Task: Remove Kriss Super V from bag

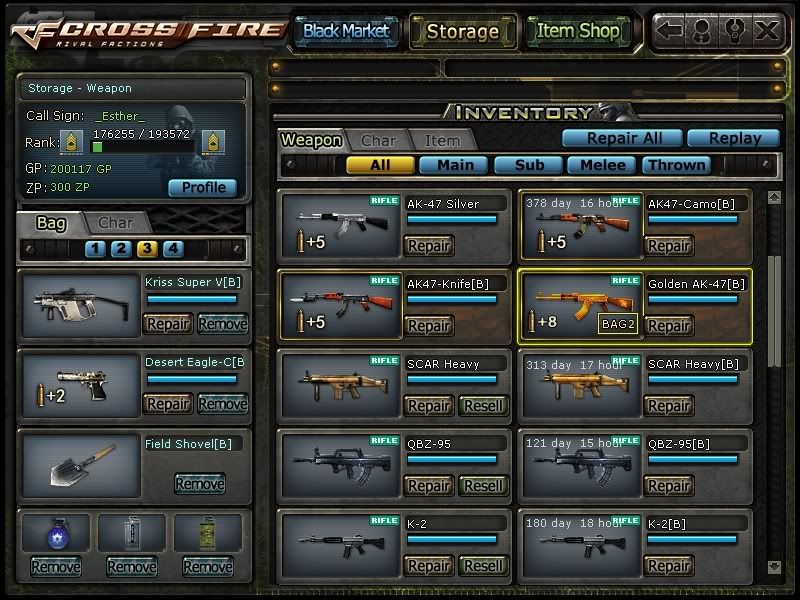Action: pos(222,324)
